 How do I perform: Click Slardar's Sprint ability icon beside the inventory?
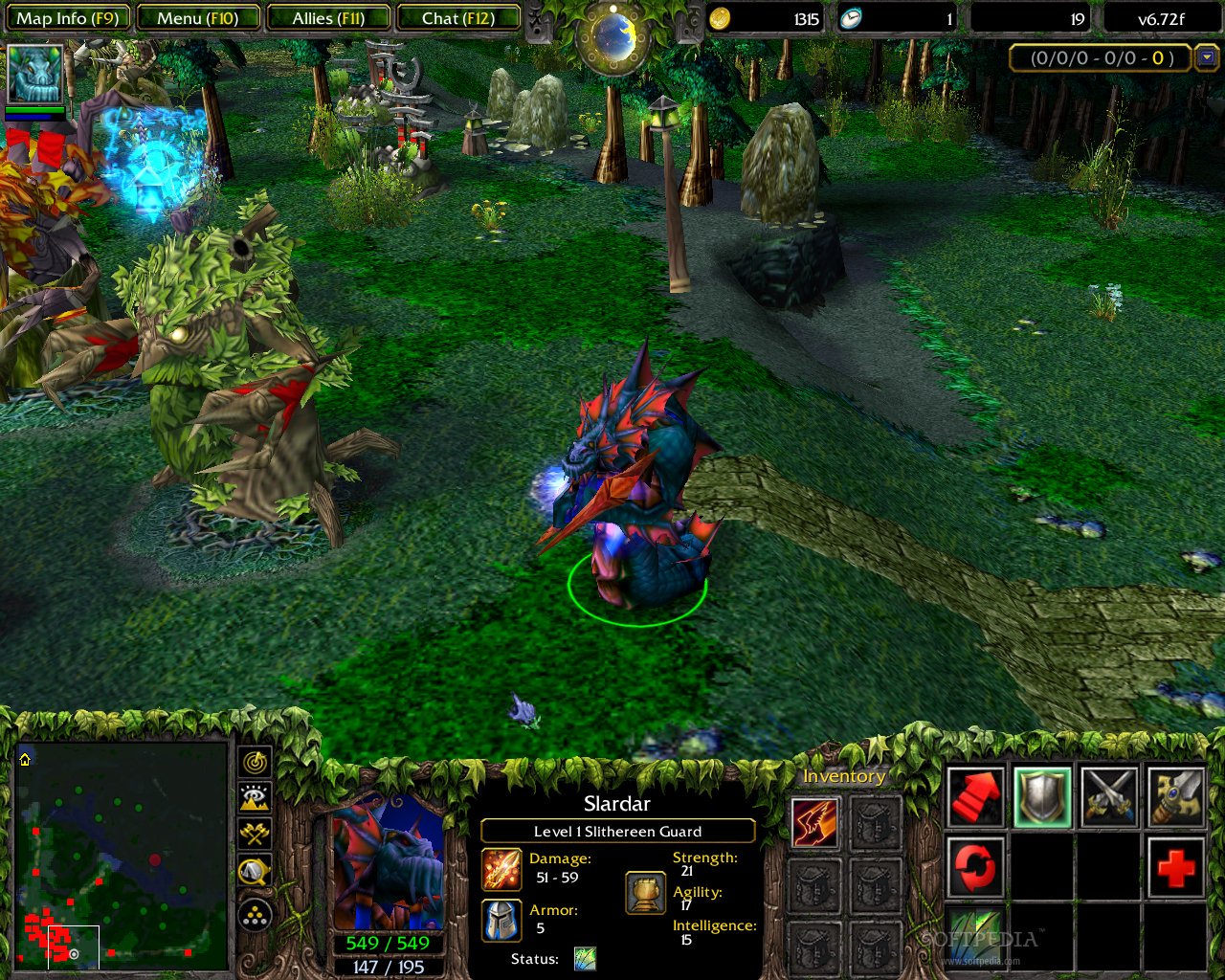pyautogui.click(x=815, y=823)
